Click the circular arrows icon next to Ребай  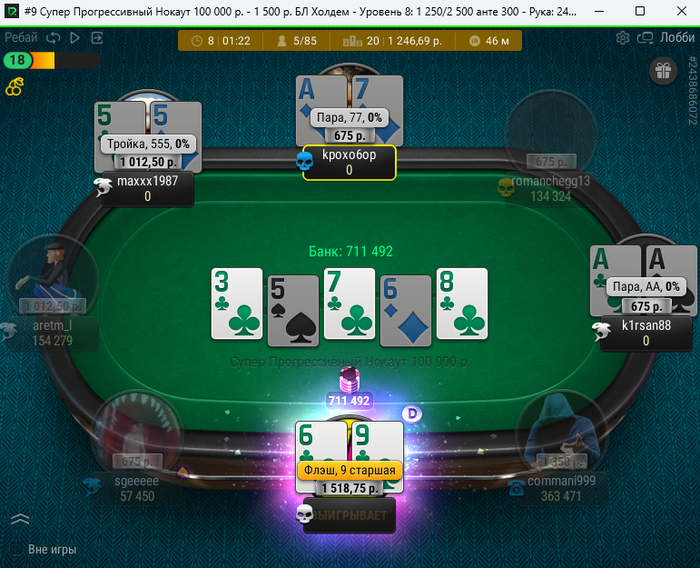54,38
